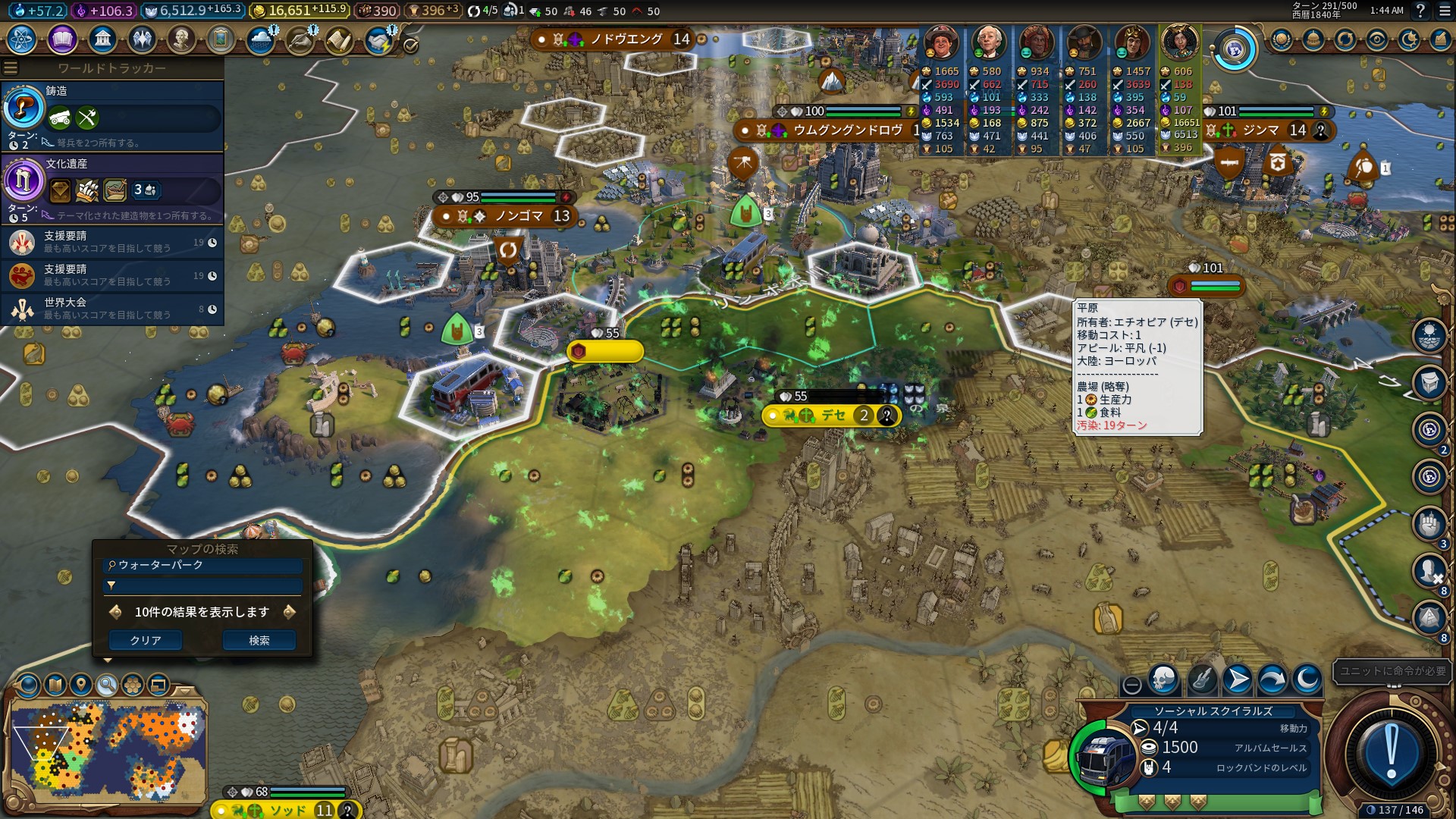Open the government building icon

(x=102, y=39)
